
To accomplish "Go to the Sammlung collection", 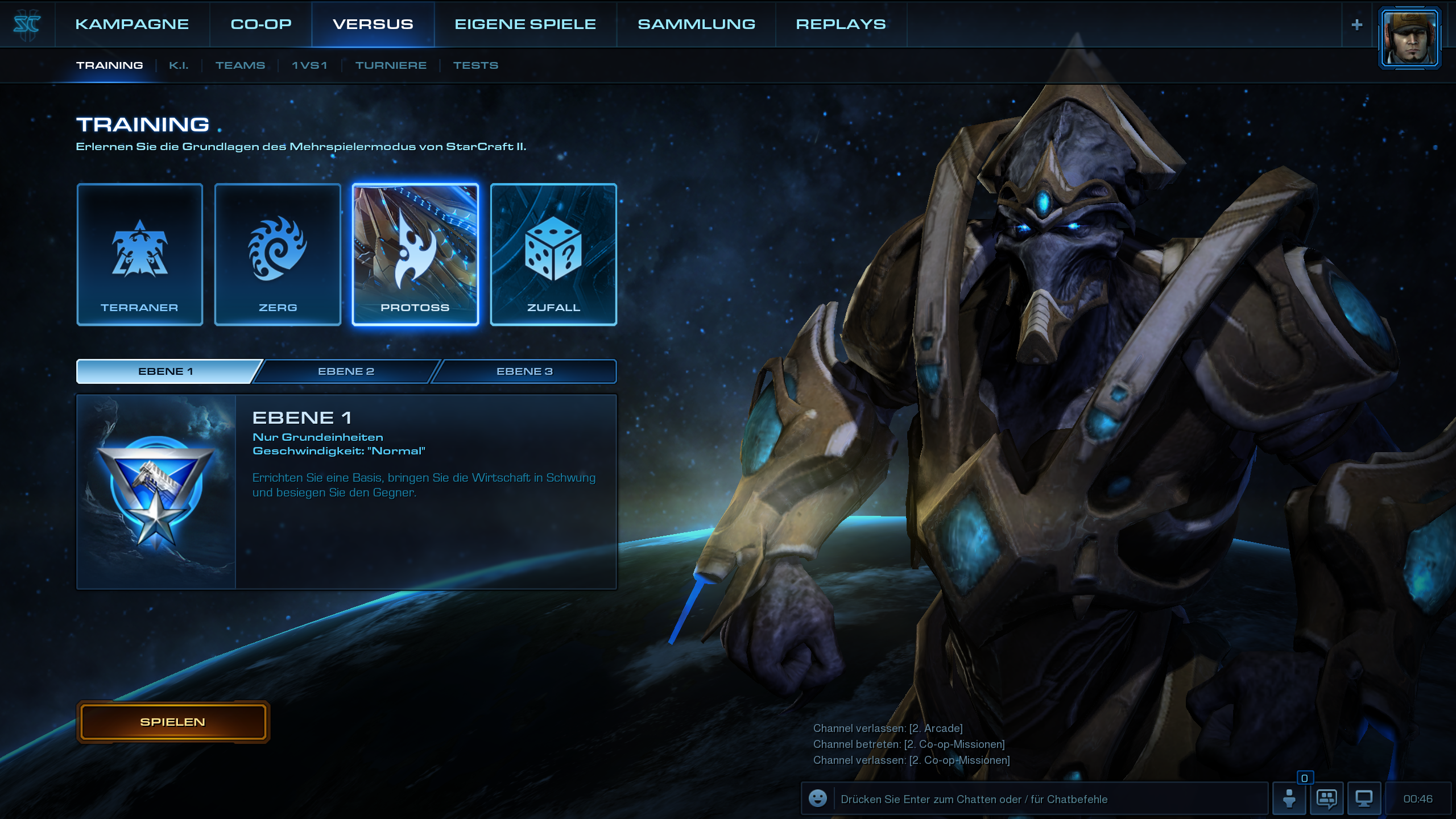I will (x=696, y=24).
